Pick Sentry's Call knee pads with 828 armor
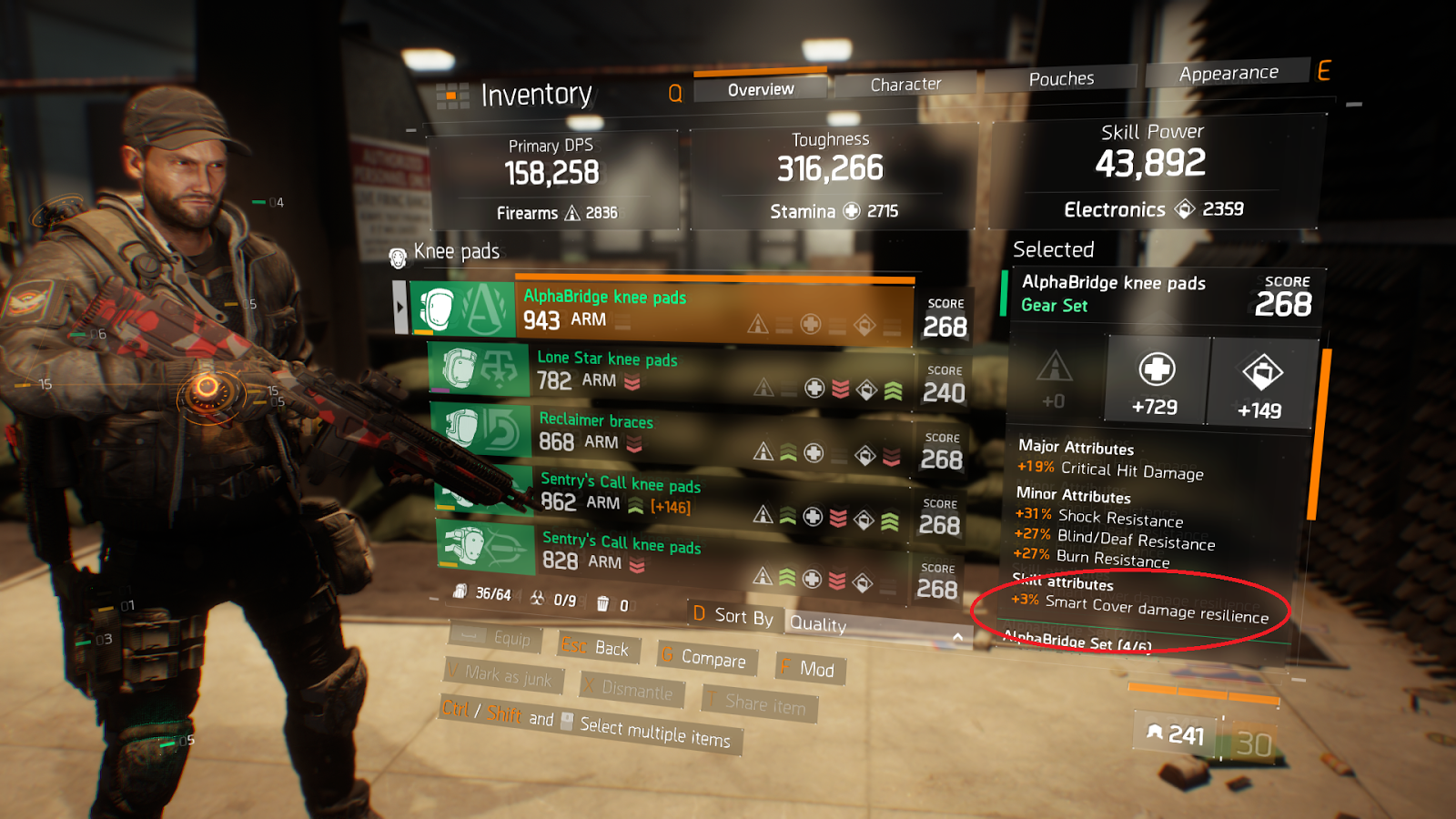 [x=673, y=551]
